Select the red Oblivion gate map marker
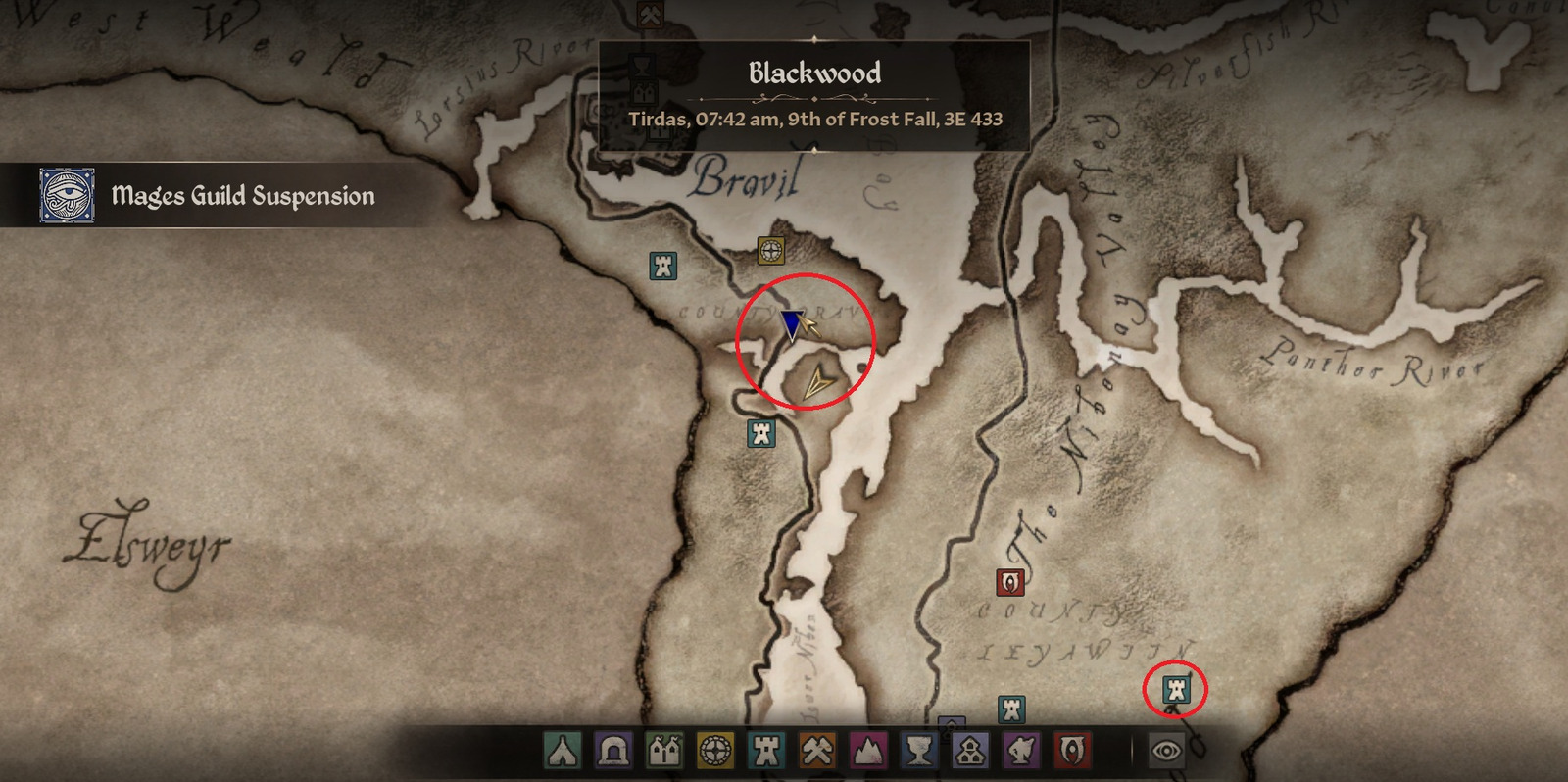Image resolution: width=1568 pixels, height=782 pixels. 1010,583
